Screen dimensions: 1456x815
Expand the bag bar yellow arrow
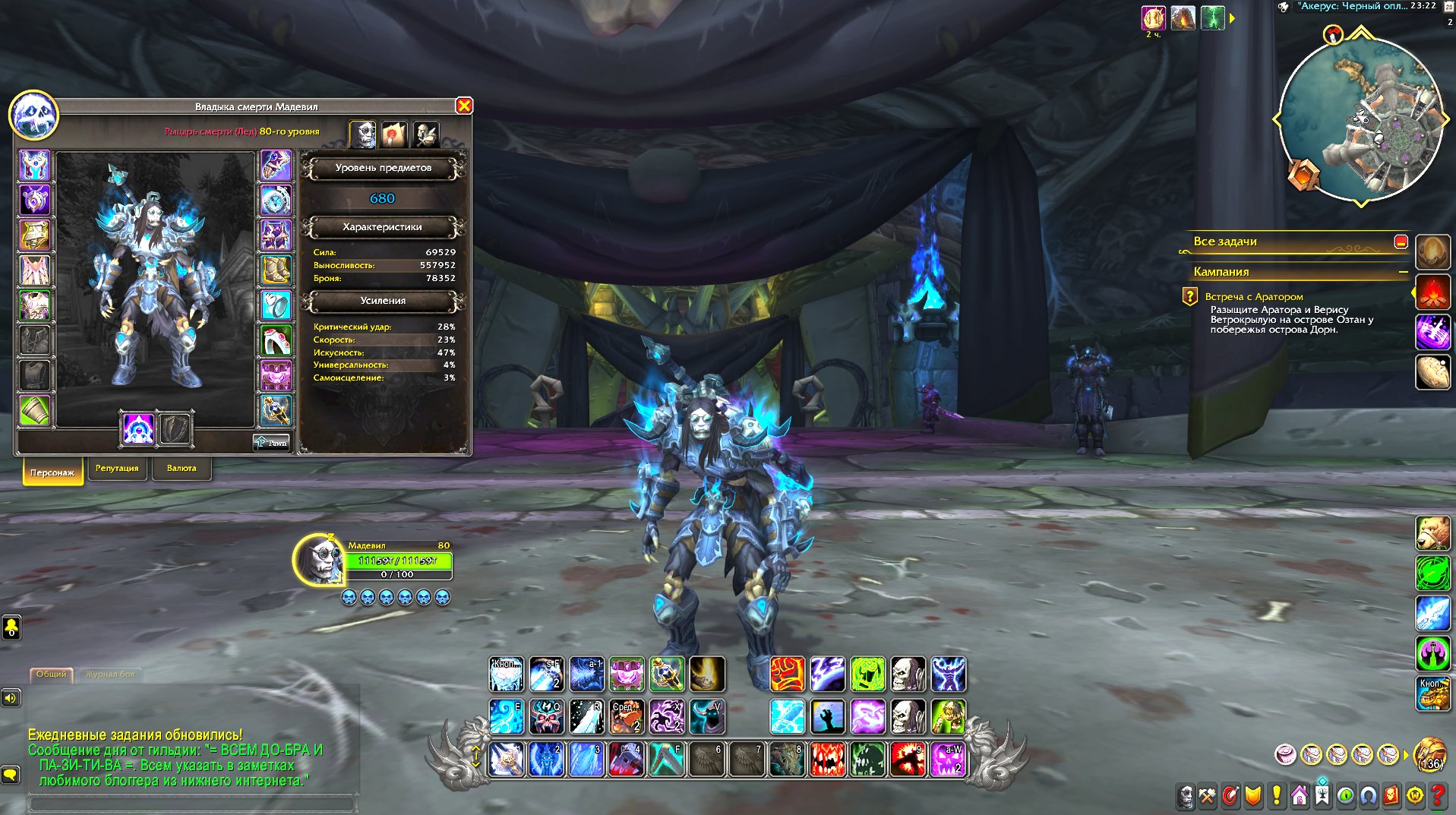pos(1406,753)
